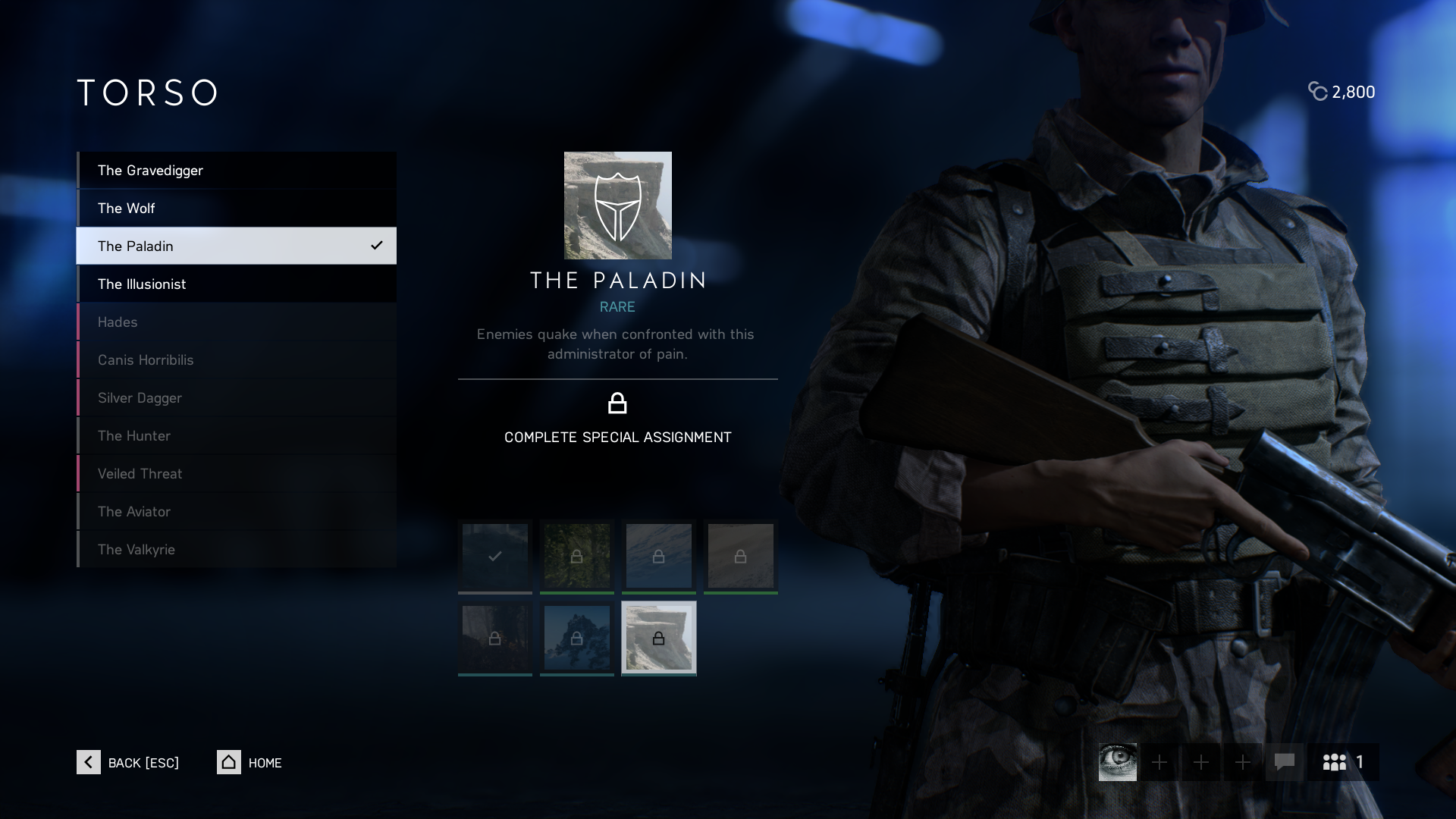The width and height of the screenshot is (1456, 819).
Task: Select The Gravedigger torso
Action: coord(236,171)
